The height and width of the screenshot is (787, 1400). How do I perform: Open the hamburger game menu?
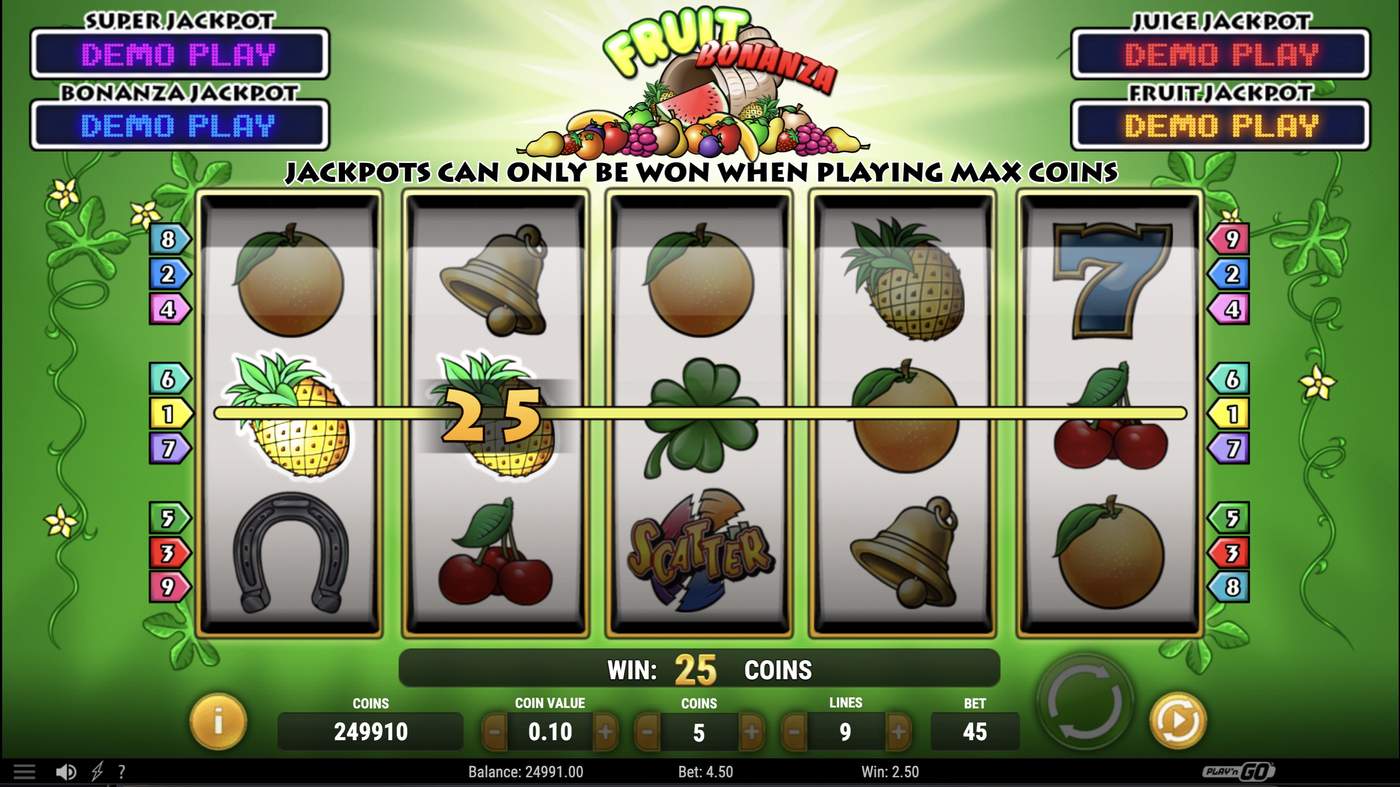[24, 771]
